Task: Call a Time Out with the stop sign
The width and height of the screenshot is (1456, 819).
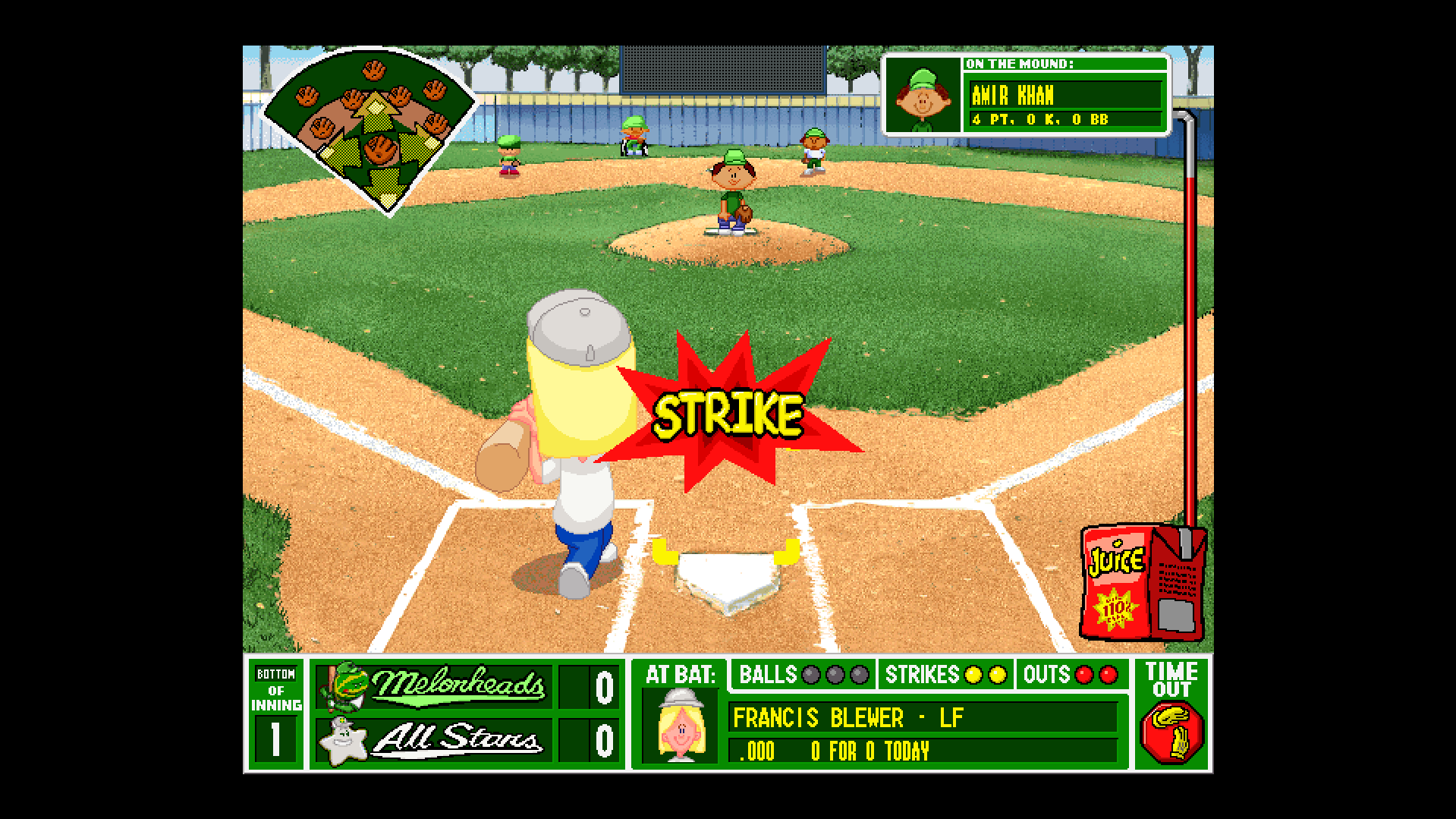Action: (1172, 732)
